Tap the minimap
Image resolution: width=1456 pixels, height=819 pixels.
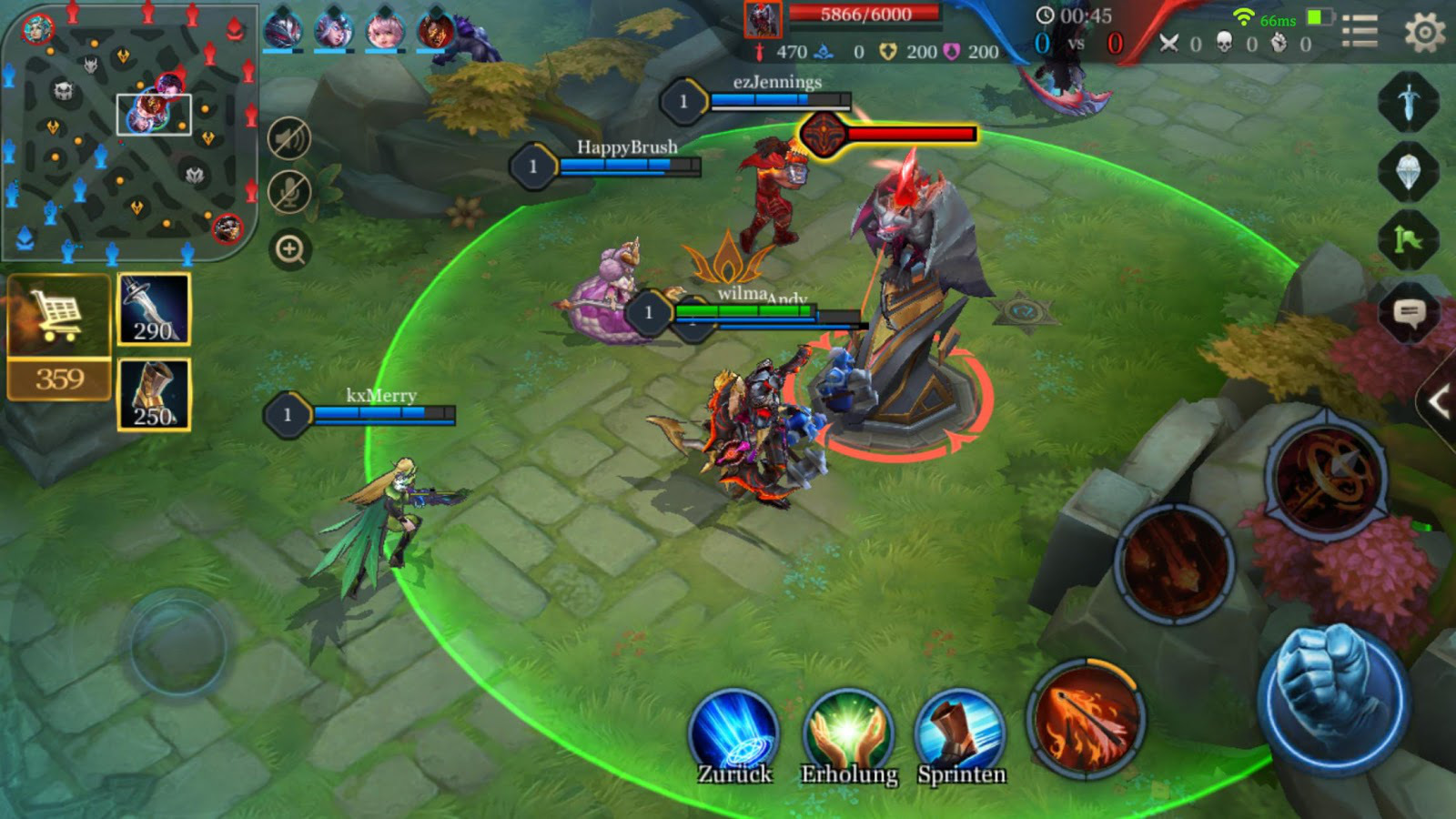129,132
